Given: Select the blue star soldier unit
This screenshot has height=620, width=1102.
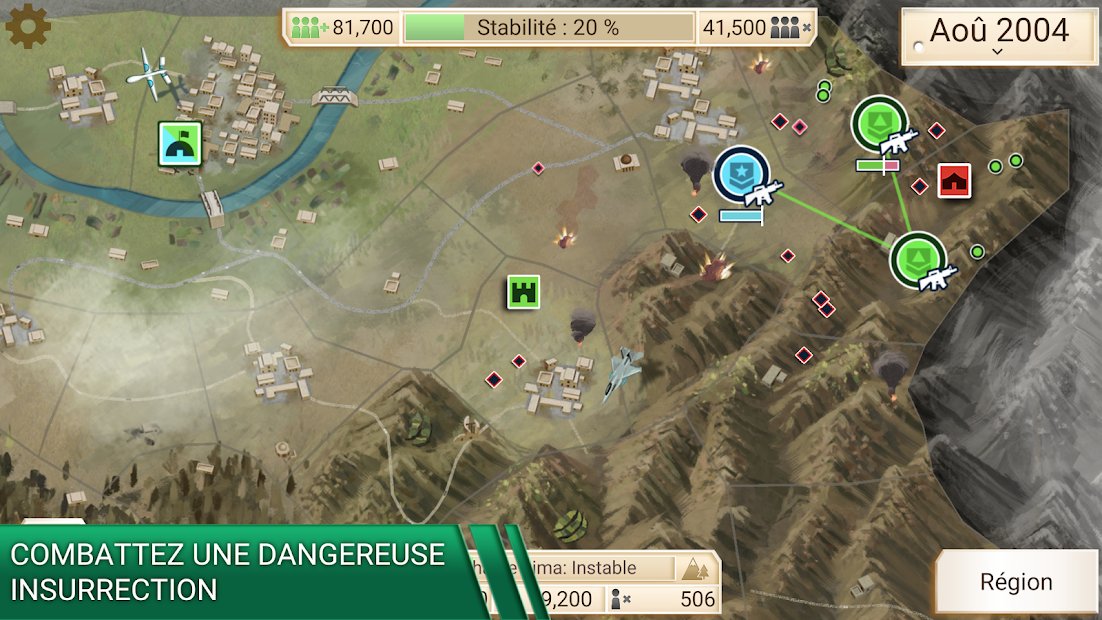Looking at the screenshot, I should point(743,176).
